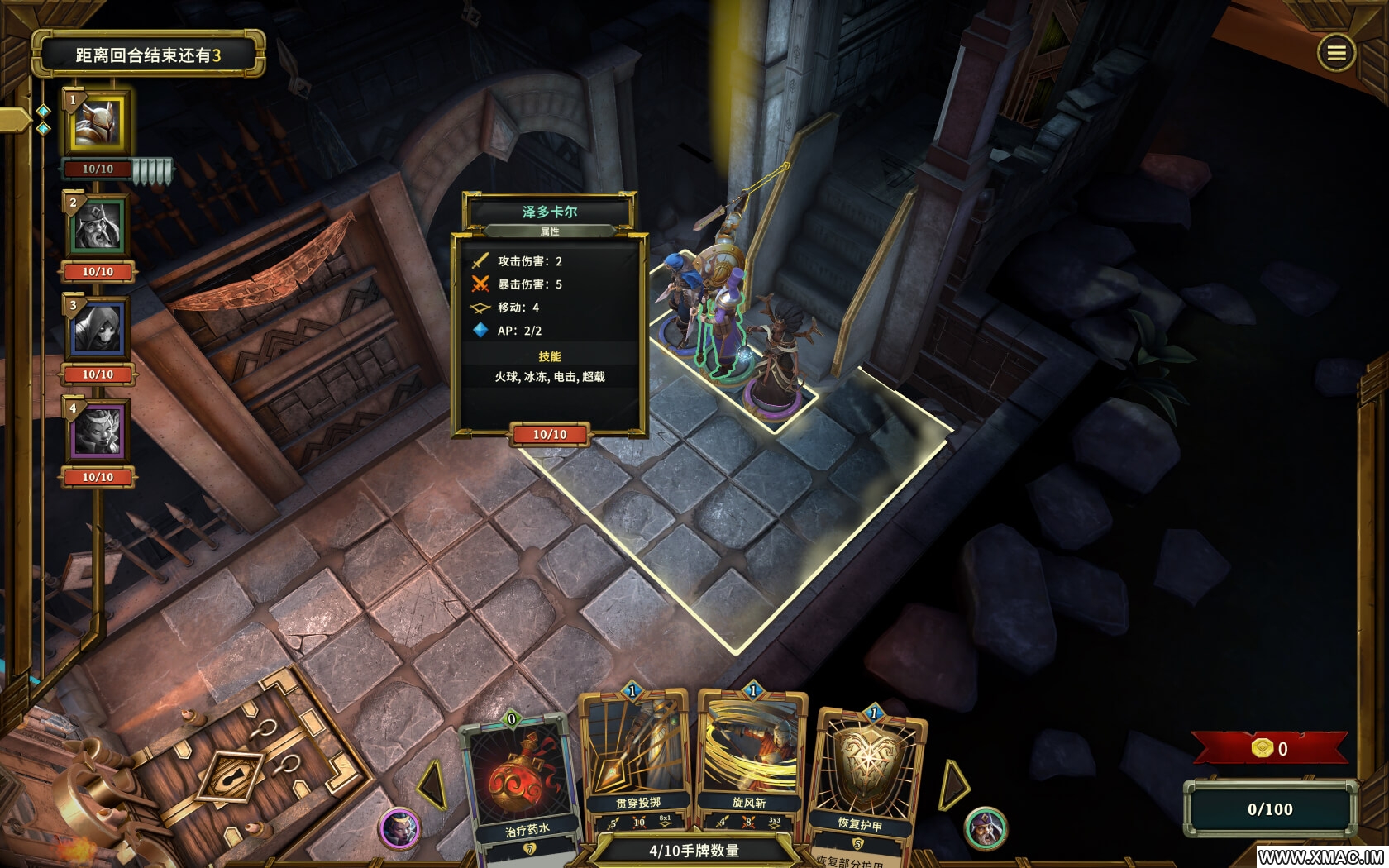1389x868 pixels.
Task: Pick the fourth hero portrait with purple frame
Action: pyautogui.click(x=98, y=431)
